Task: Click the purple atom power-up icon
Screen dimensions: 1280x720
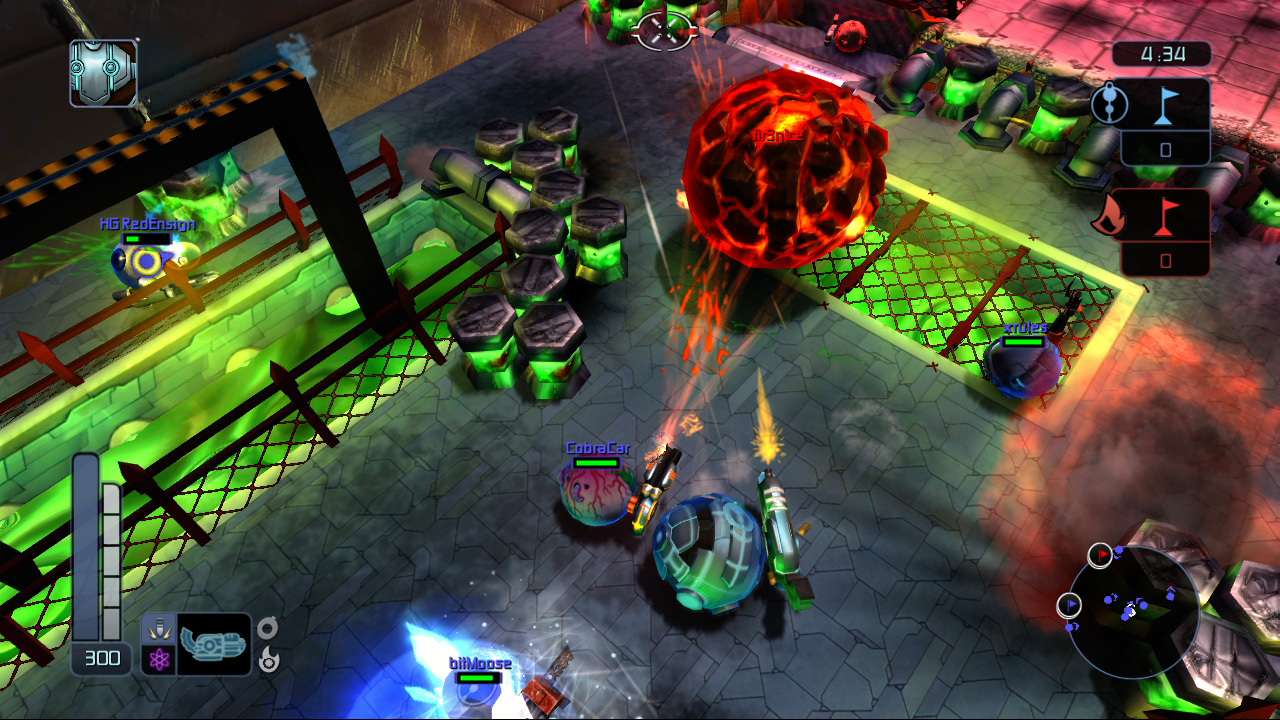Action: tap(159, 659)
